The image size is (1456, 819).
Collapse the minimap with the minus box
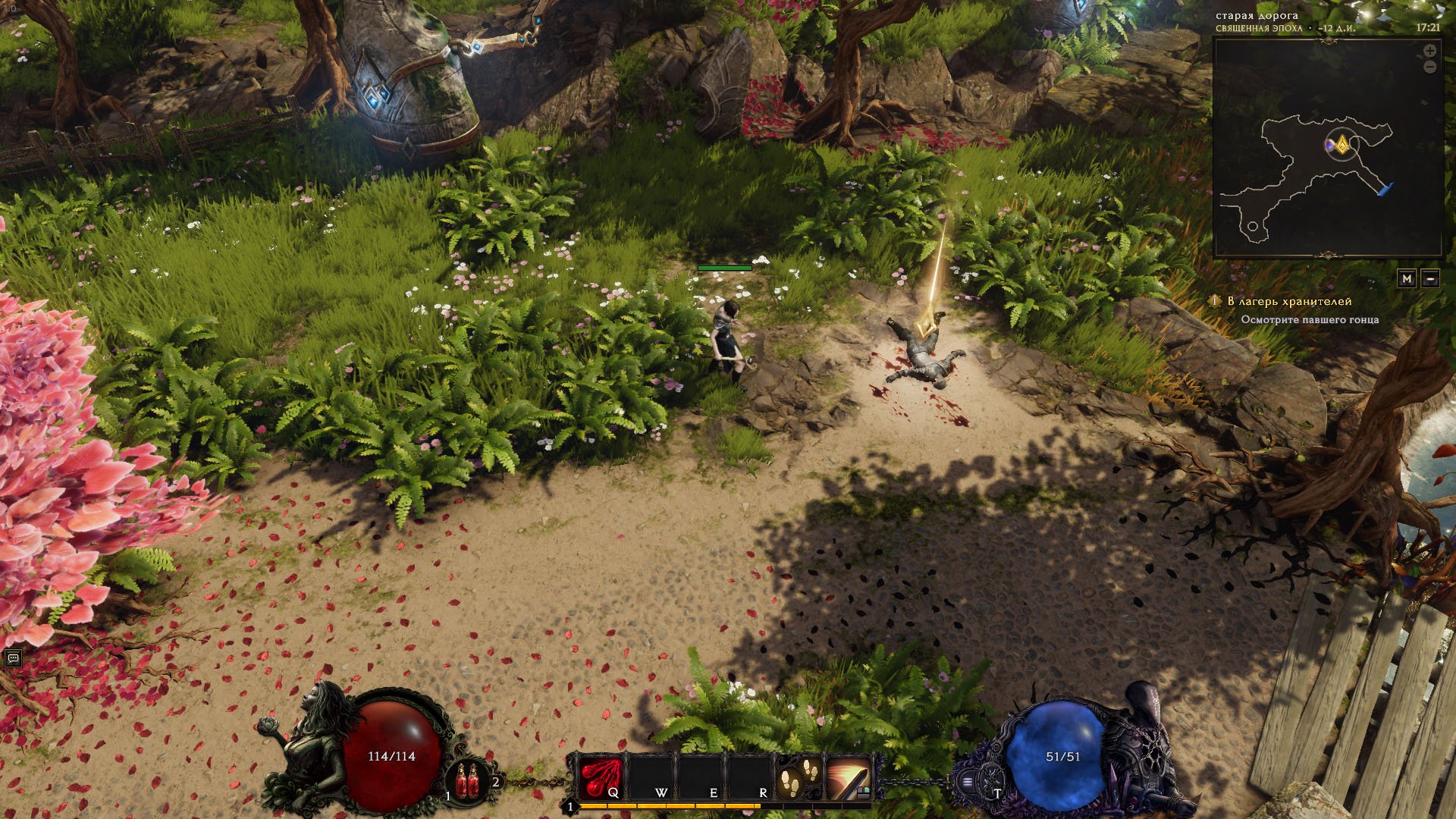click(x=1430, y=278)
